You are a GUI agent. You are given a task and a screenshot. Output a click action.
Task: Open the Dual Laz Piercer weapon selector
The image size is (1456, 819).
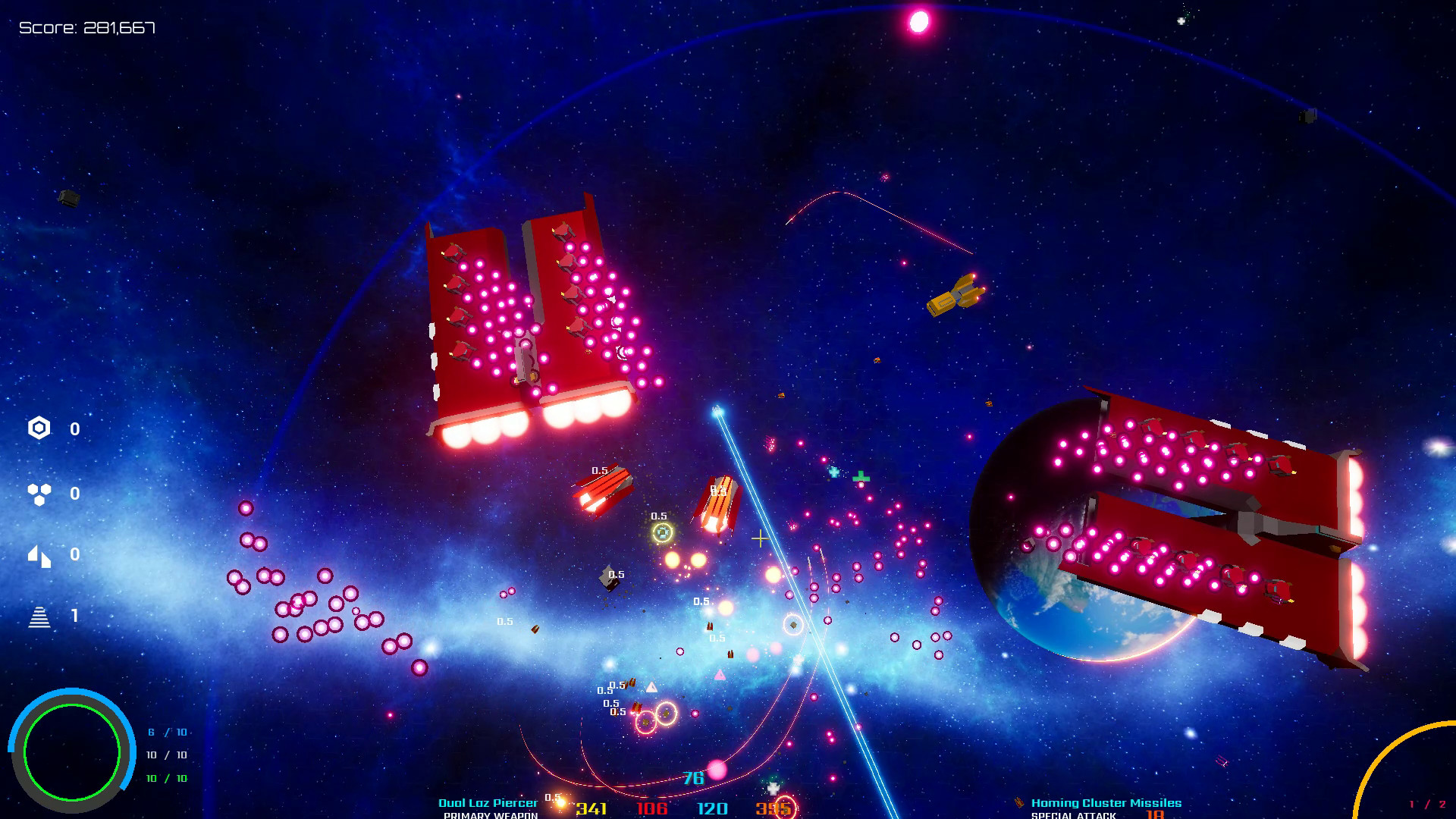(488, 802)
